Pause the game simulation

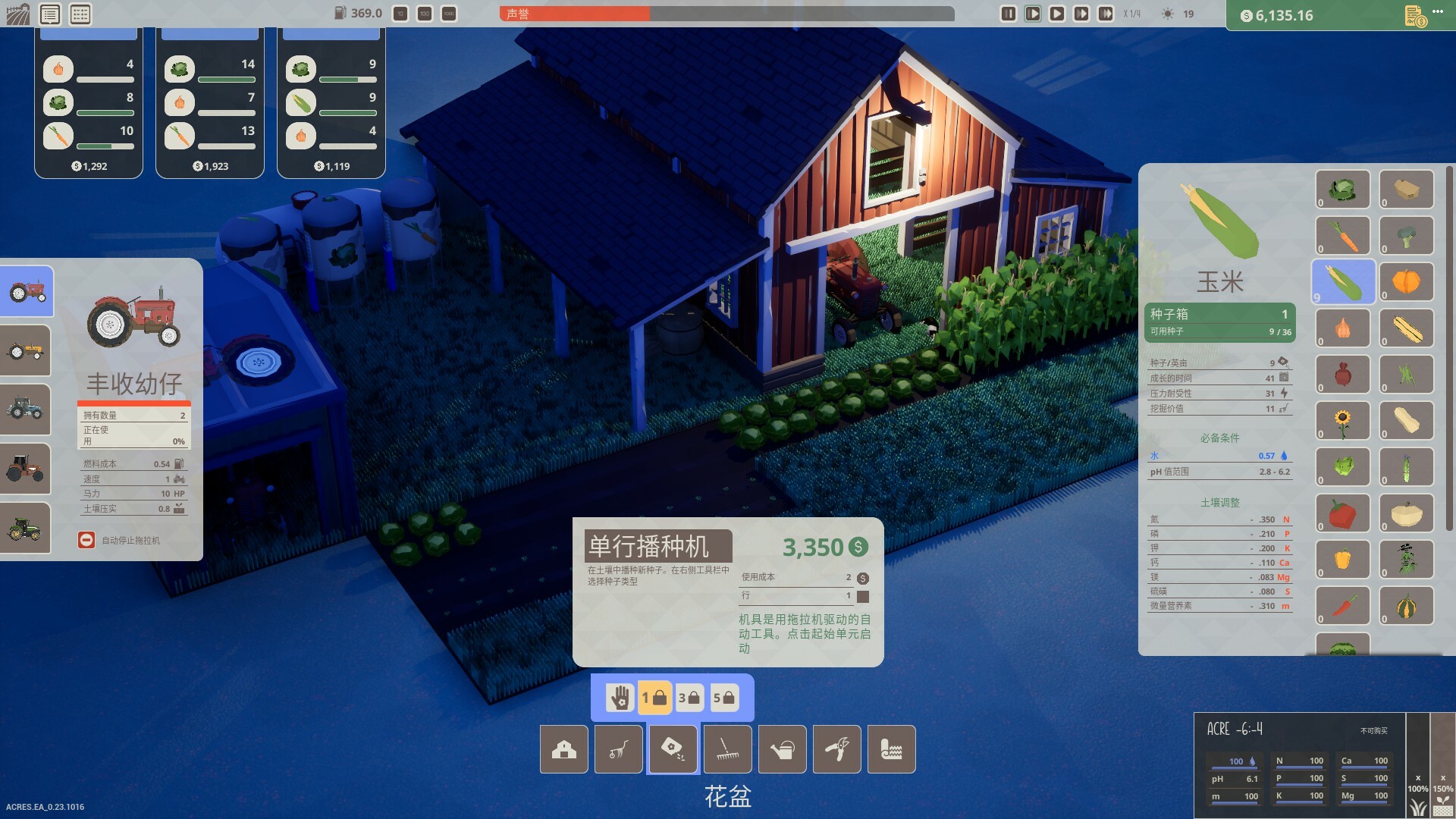click(x=1007, y=13)
